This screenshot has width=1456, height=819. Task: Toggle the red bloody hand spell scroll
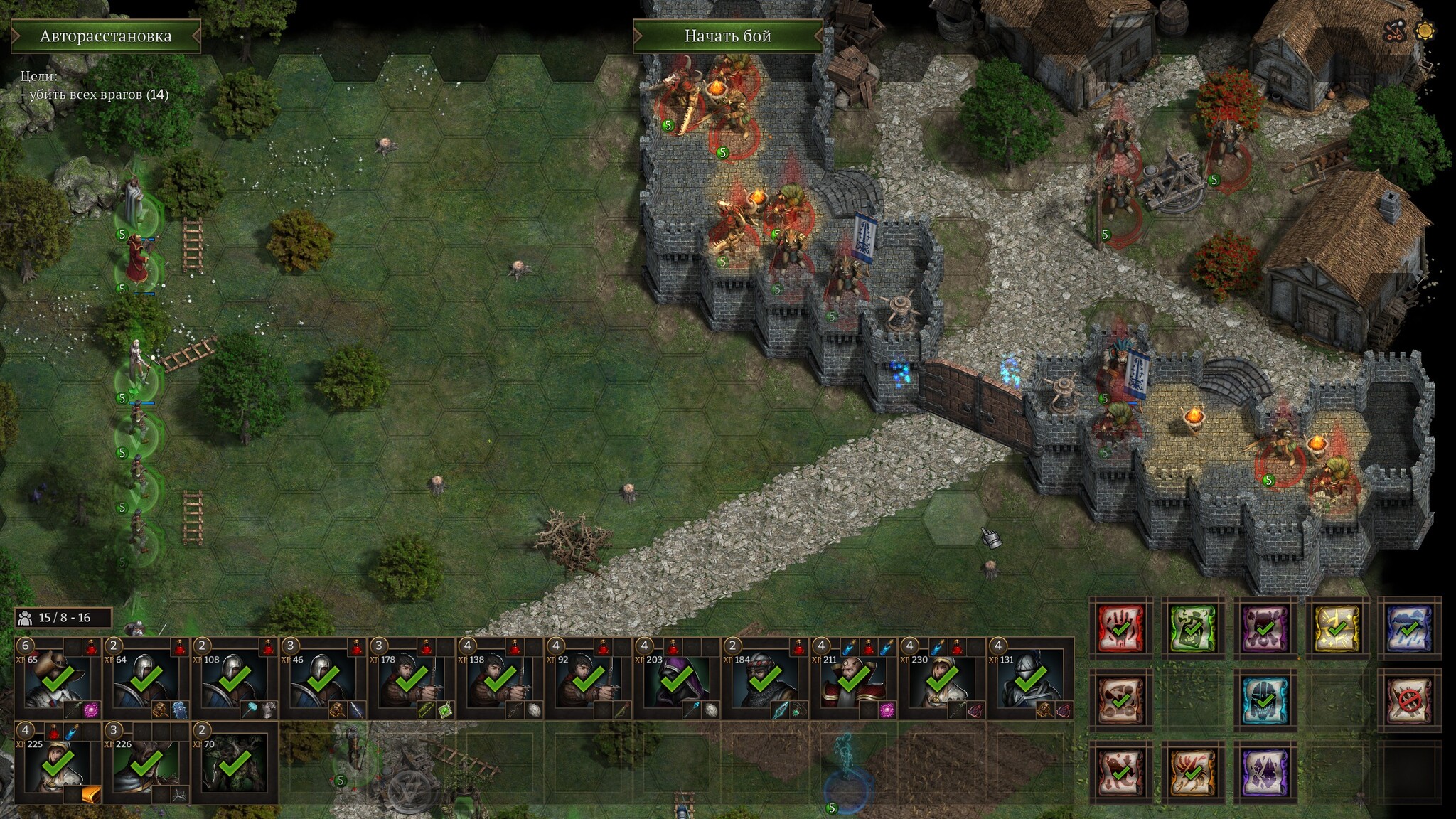coord(1121,628)
